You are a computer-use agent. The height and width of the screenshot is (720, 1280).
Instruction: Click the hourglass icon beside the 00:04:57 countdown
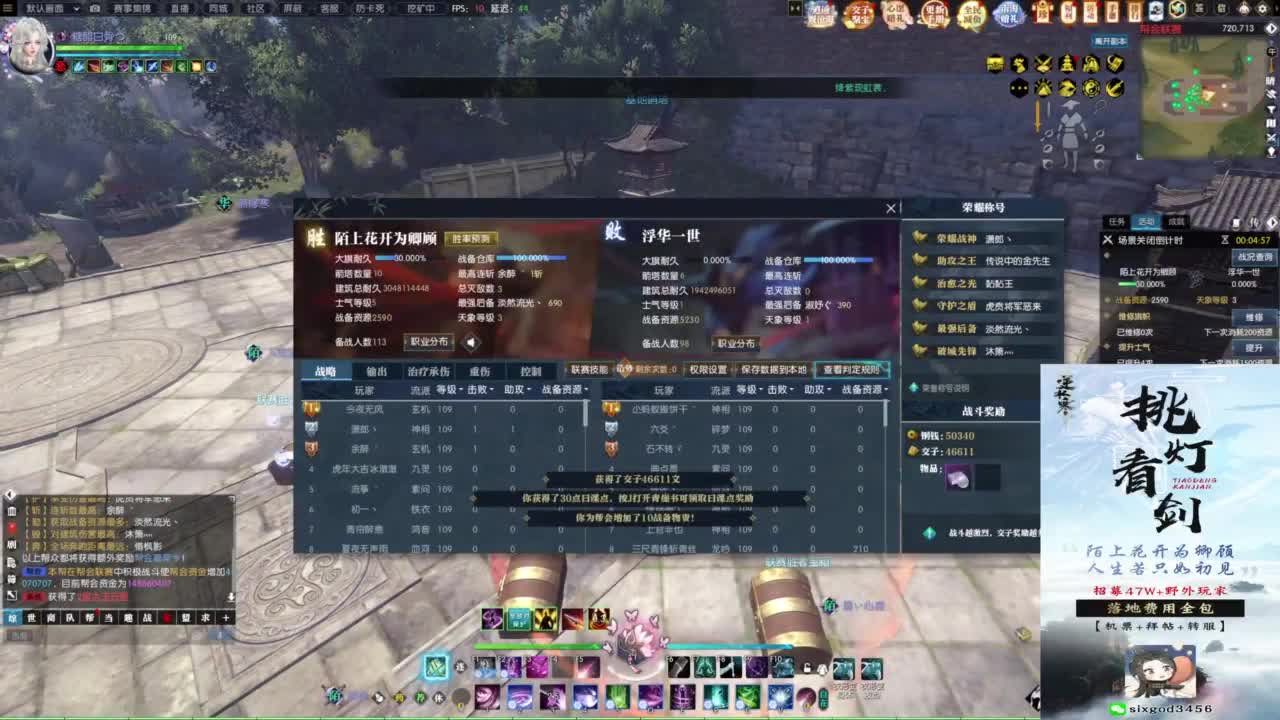click(x=1225, y=240)
